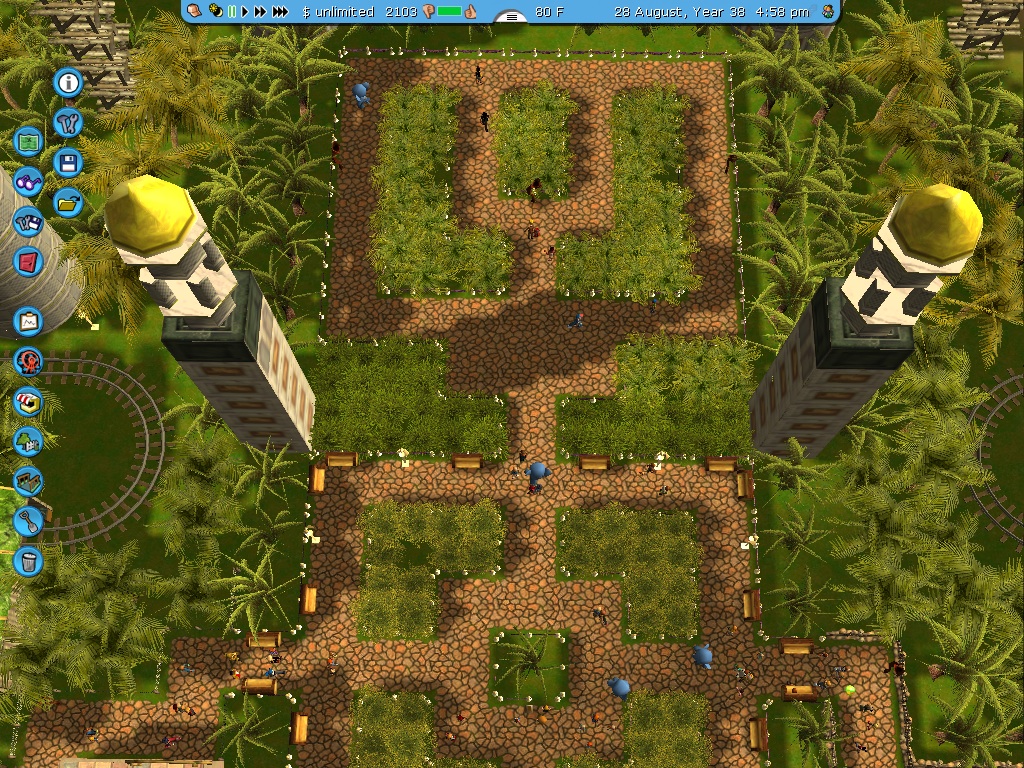Pause the game with the green pause button
Viewport: 1024px width, 768px height.
[233, 12]
